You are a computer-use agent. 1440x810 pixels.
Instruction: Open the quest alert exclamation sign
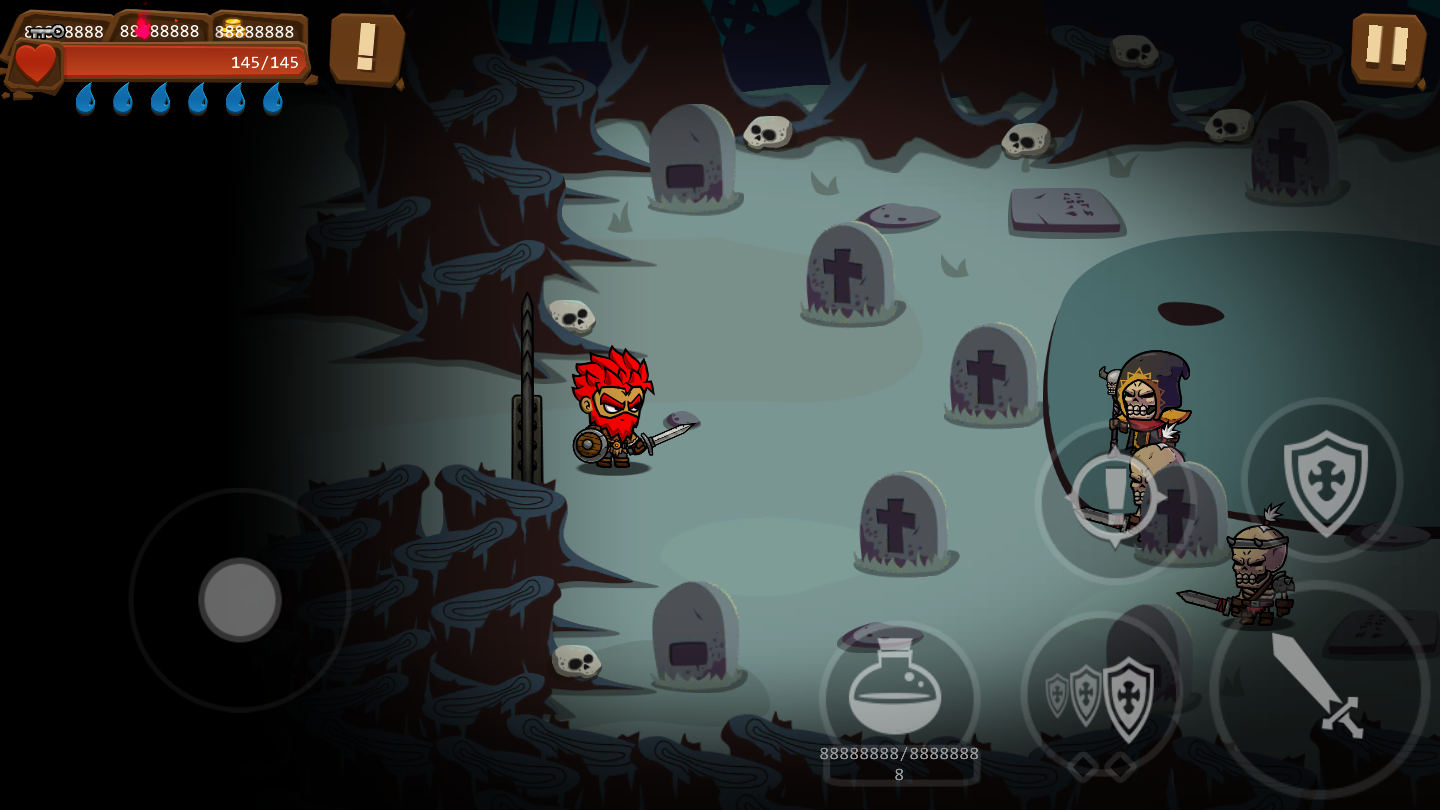tap(366, 48)
